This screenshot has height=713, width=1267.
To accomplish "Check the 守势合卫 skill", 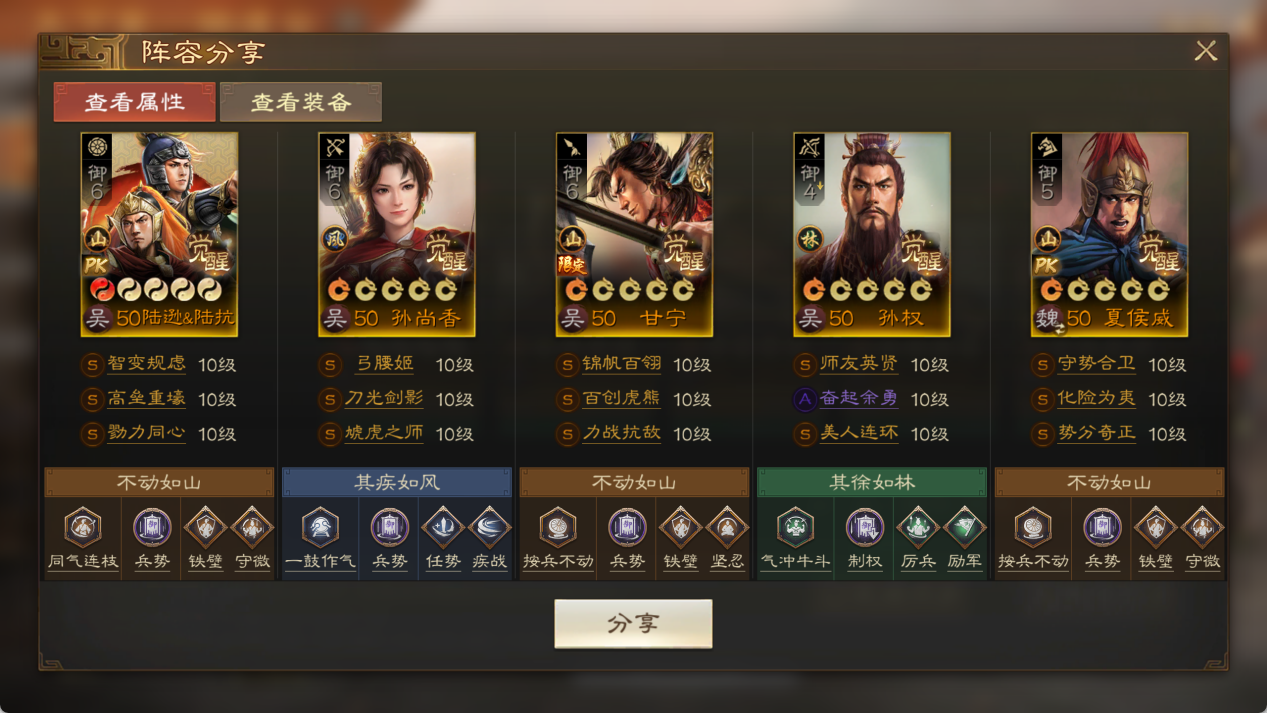I will coord(1096,365).
